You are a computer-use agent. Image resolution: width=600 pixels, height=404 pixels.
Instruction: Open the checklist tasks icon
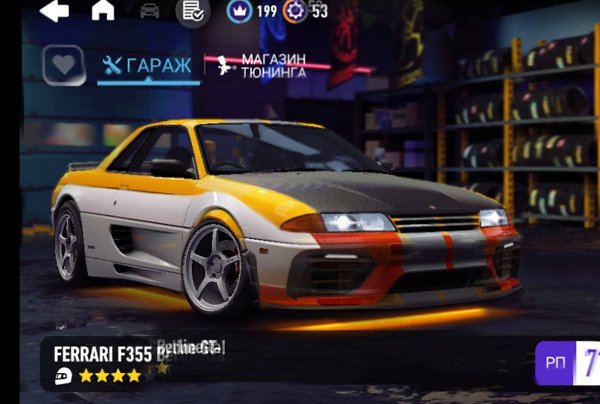click(192, 12)
